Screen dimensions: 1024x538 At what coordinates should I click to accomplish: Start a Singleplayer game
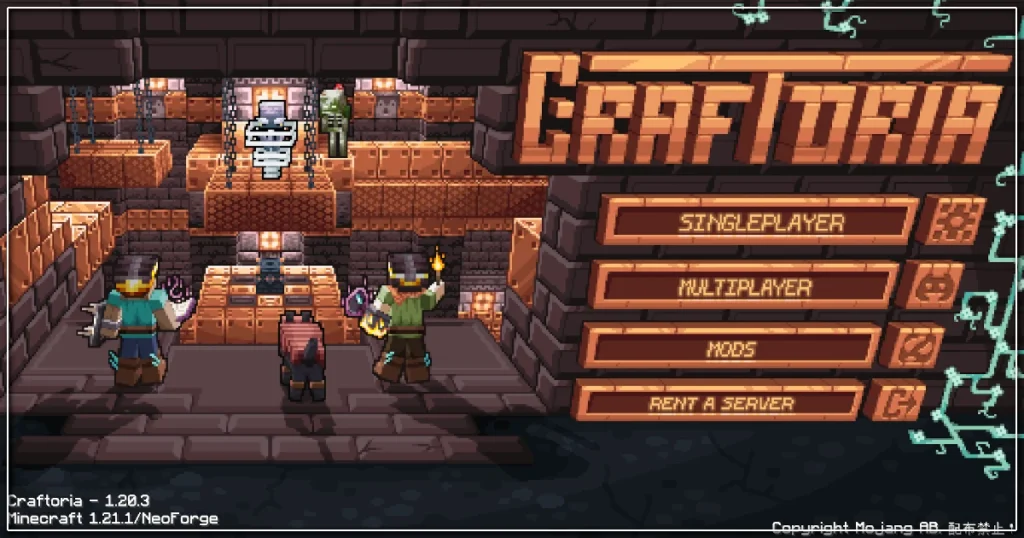(x=759, y=222)
